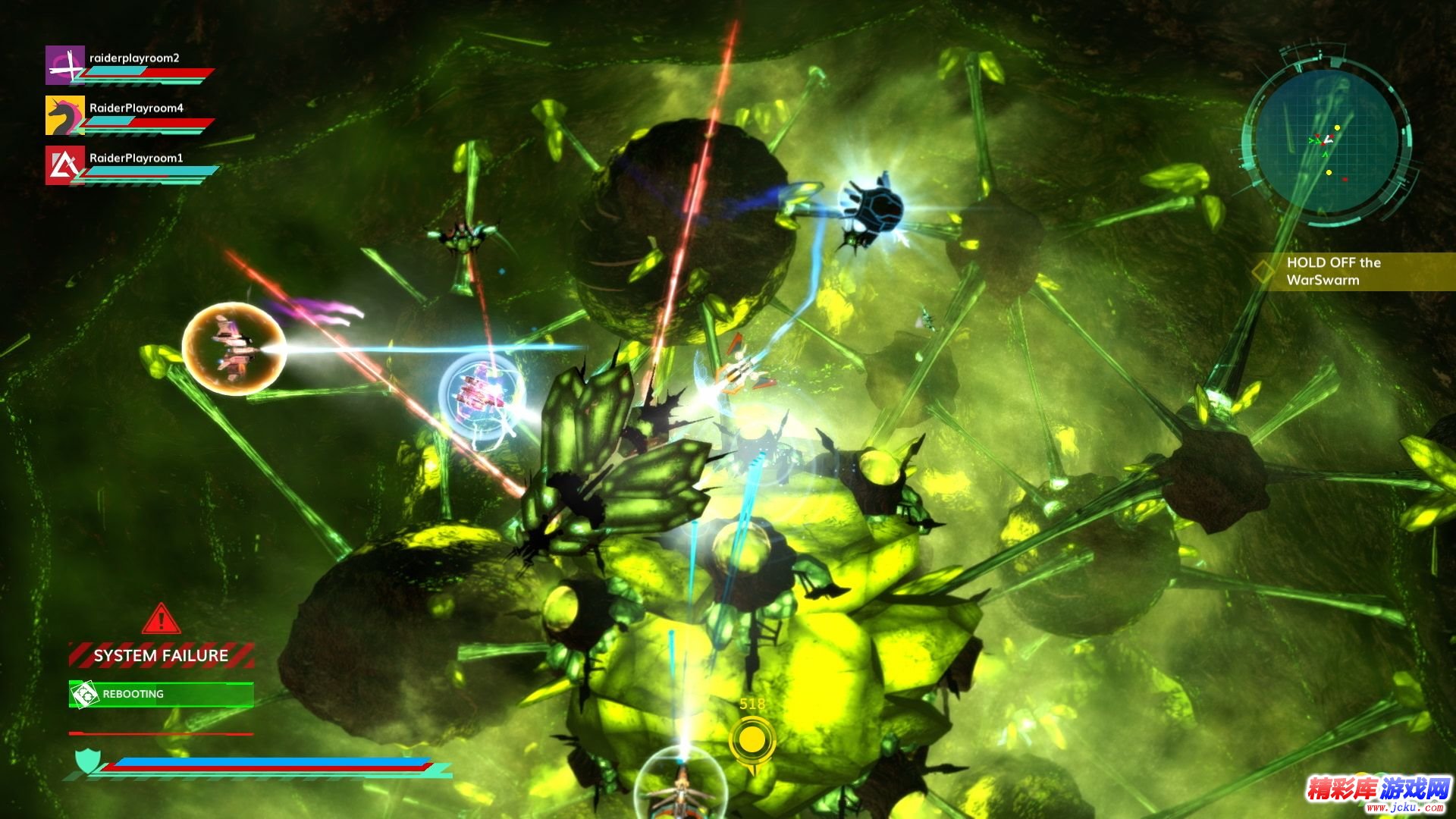
Task: Click the red warning triangle icon
Action: 161,620
